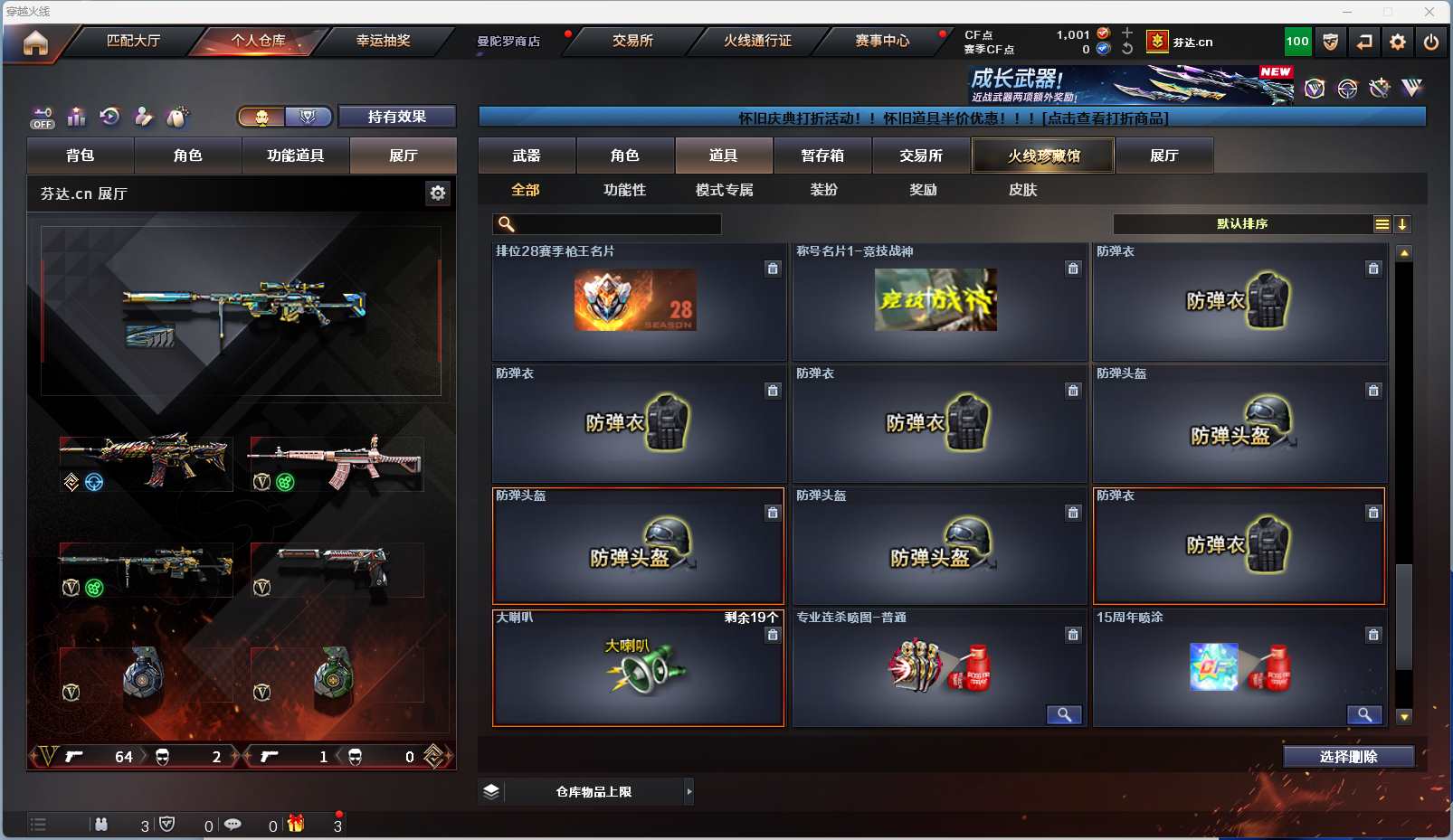Filter items by the 功能性 category

pyautogui.click(x=624, y=190)
